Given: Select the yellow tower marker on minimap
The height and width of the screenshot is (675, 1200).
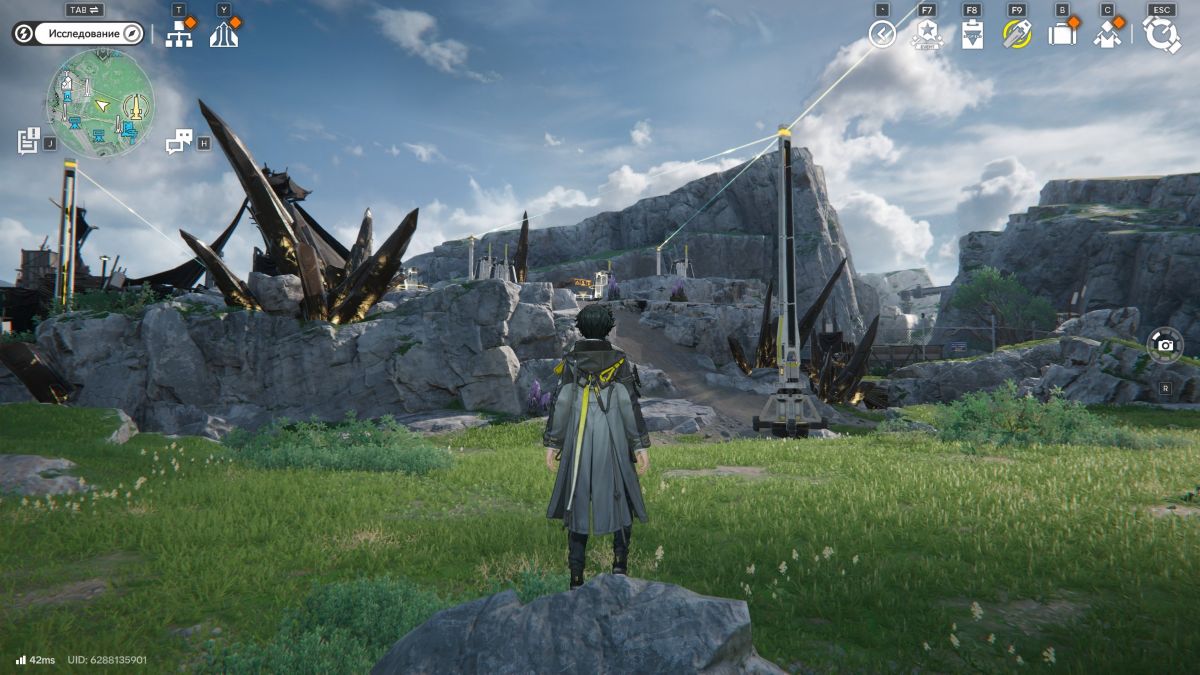Looking at the screenshot, I should tap(134, 104).
